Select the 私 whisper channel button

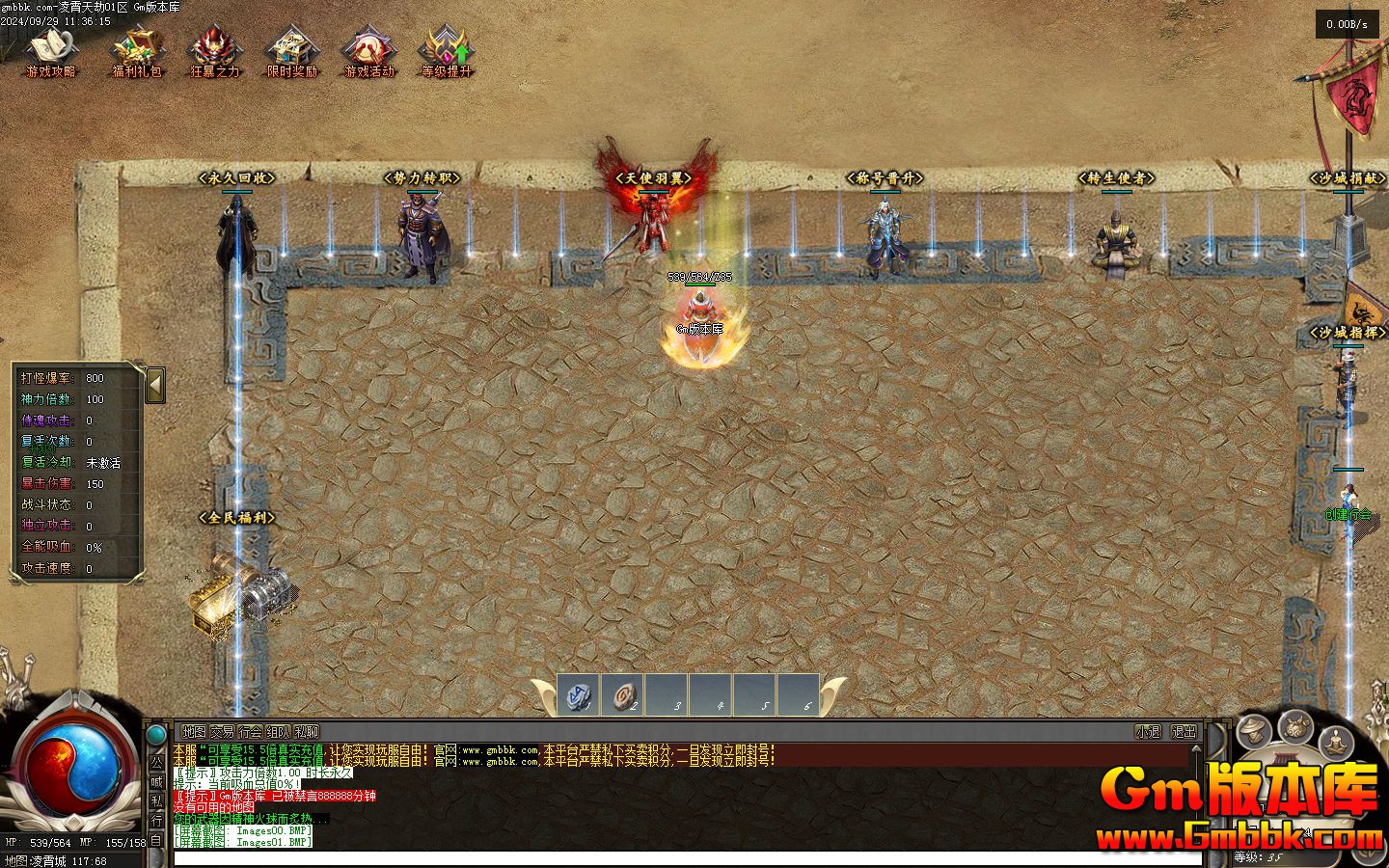click(156, 800)
